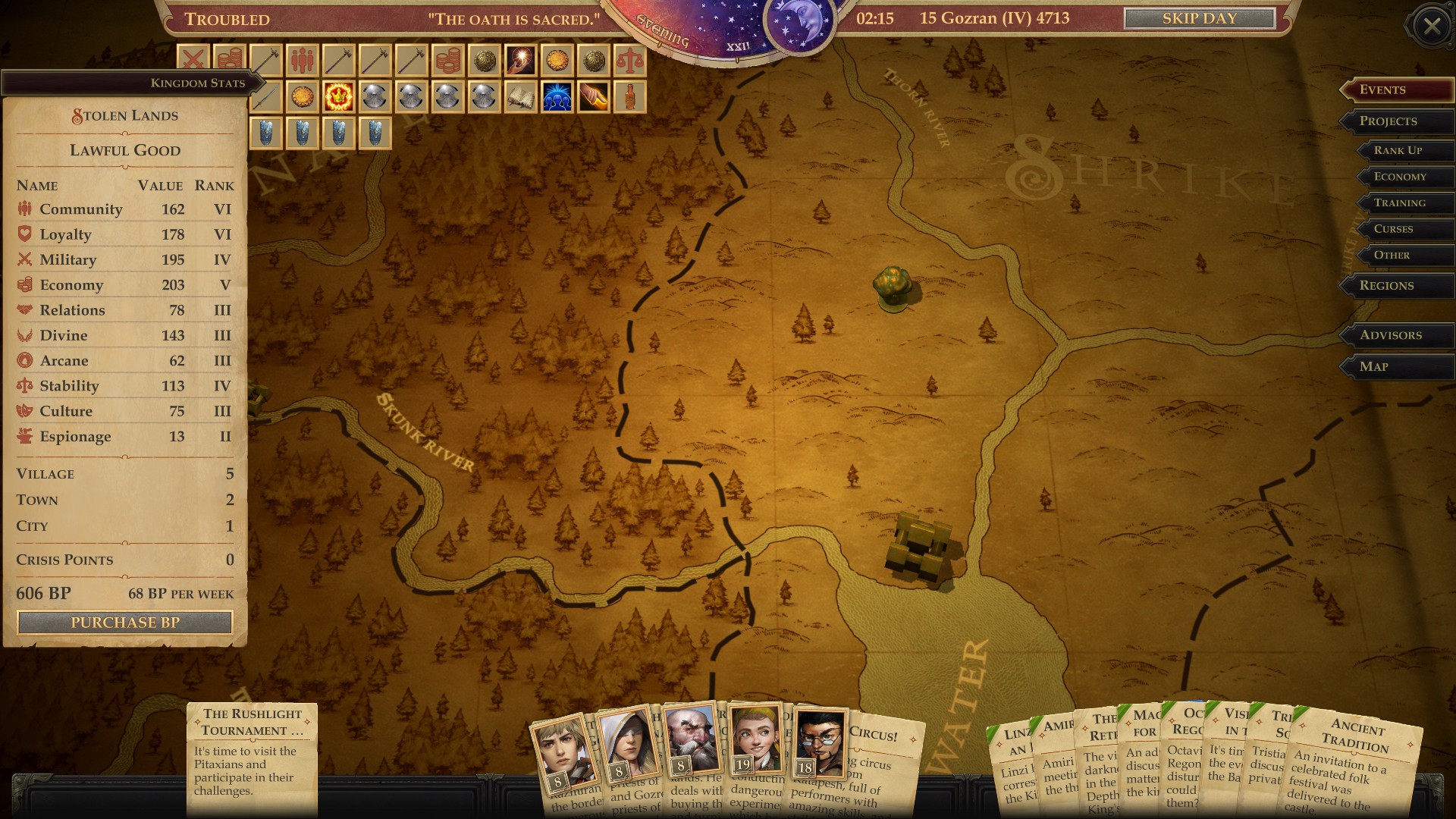Purchase more BP
Image resolution: width=1456 pixels, height=819 pixels.
[125, 623]
